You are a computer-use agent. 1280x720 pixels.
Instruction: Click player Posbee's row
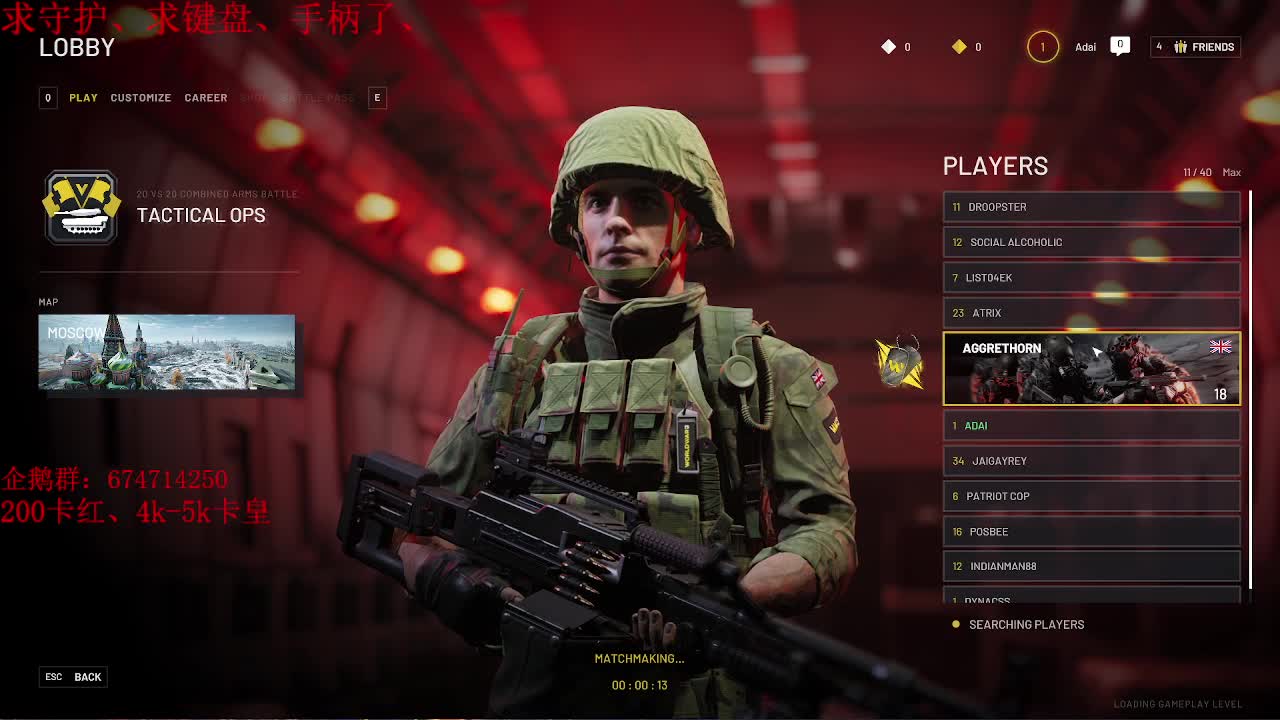tap(1091, 532)
